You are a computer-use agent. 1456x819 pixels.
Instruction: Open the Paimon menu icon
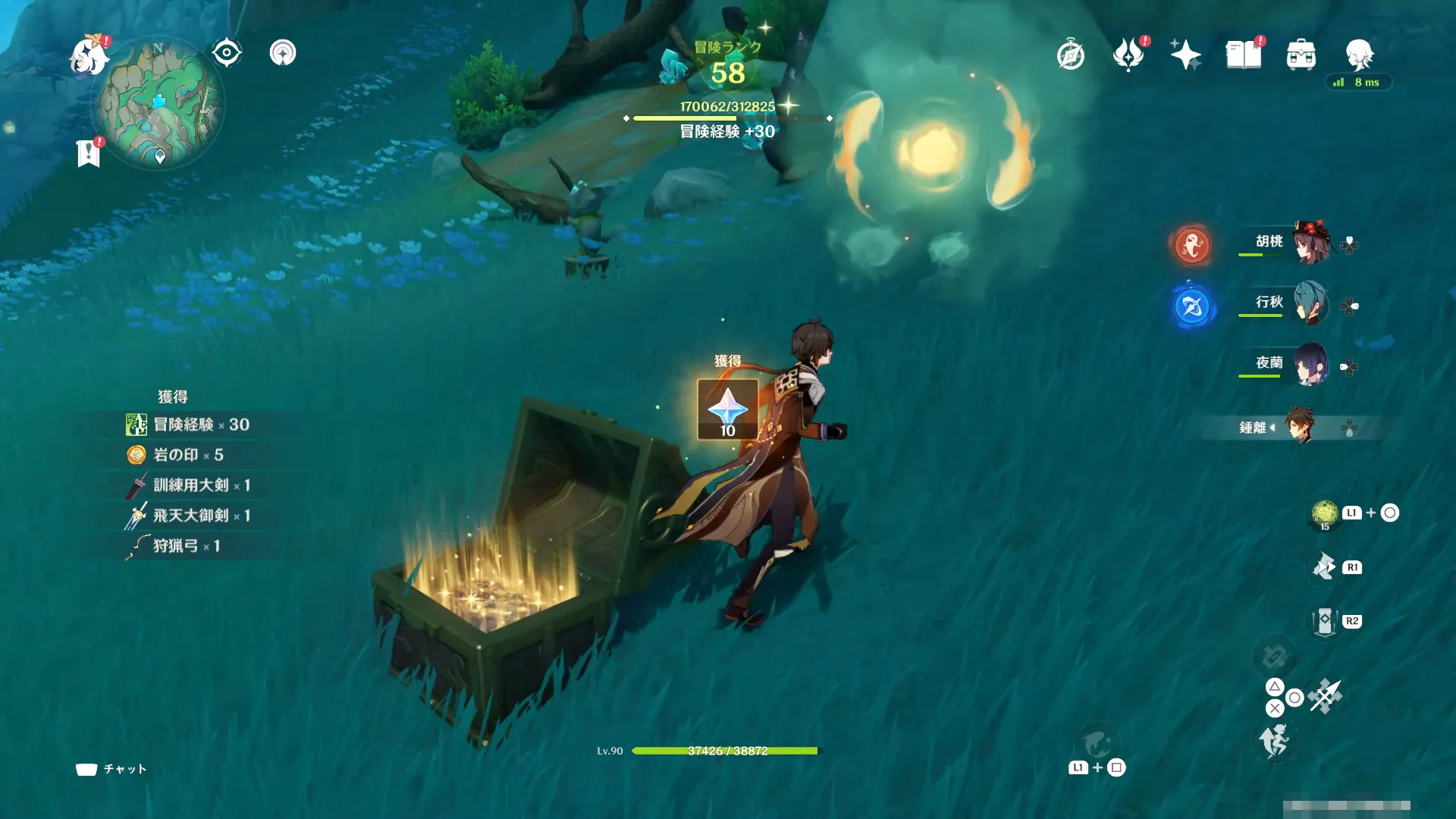(x=89, y=56)
